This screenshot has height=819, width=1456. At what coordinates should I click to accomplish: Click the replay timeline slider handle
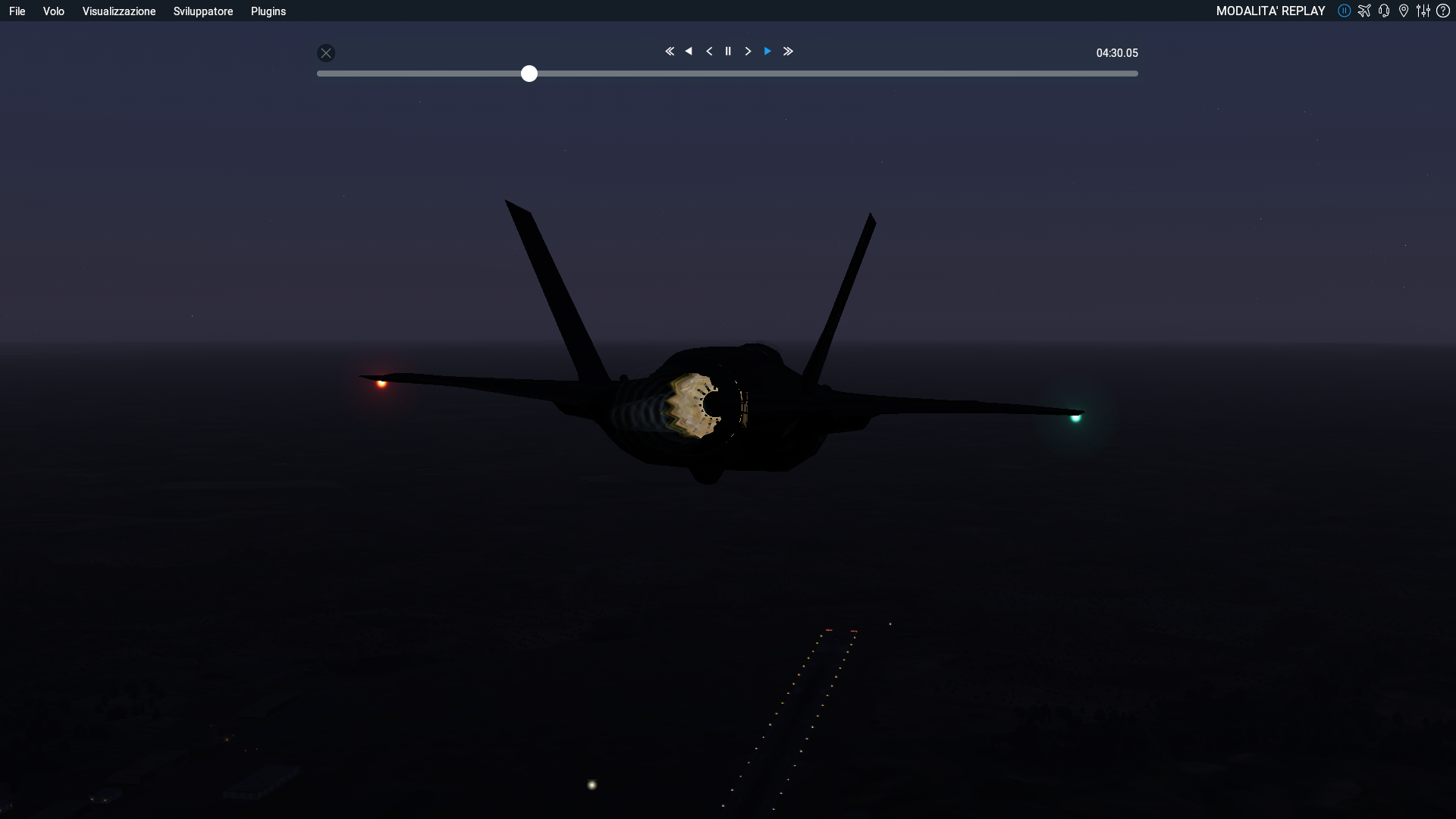click(529, 74)
